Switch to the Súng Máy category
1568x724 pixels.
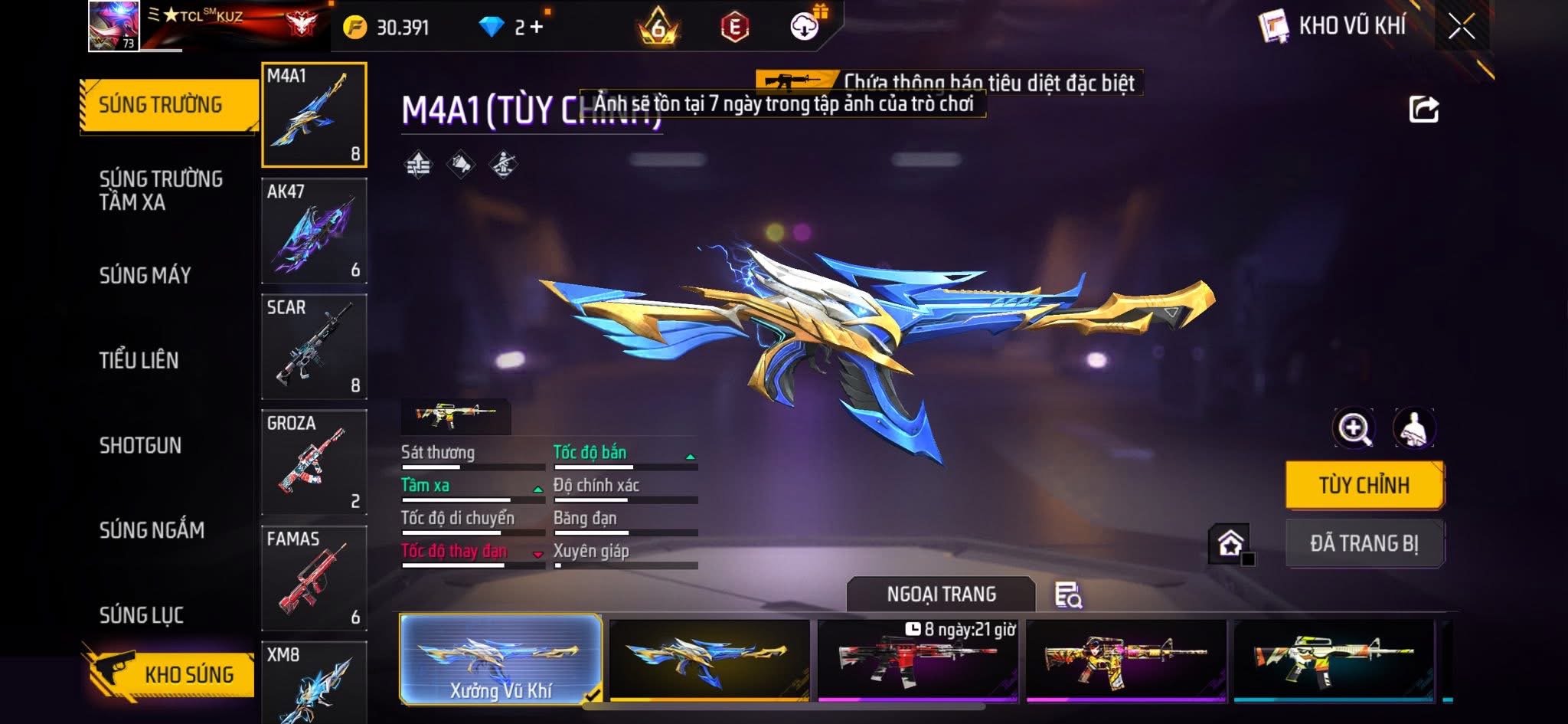click(145, 275)
